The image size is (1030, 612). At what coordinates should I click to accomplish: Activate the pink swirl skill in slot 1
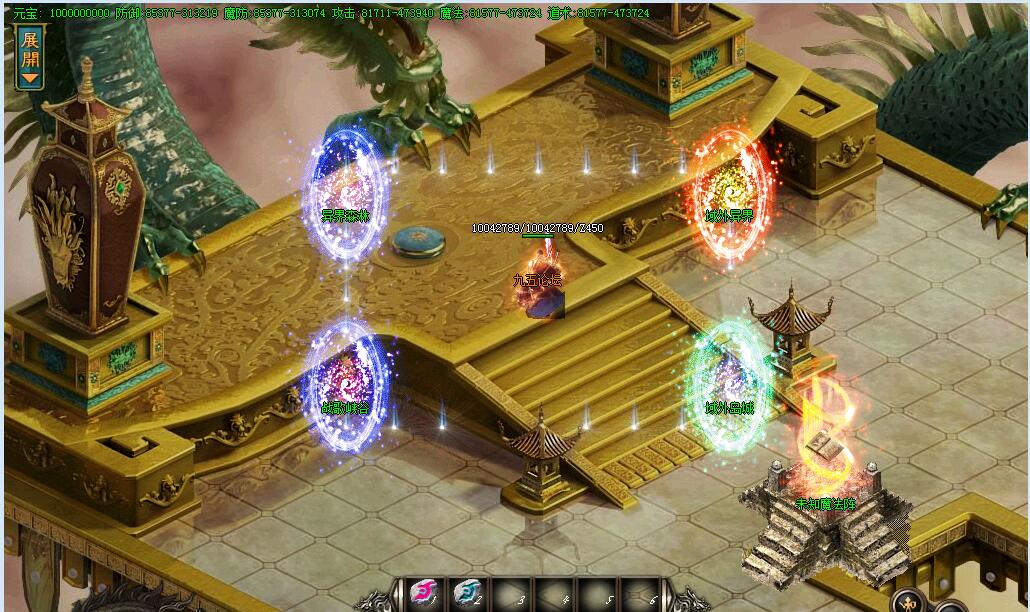tap(425, 595)
